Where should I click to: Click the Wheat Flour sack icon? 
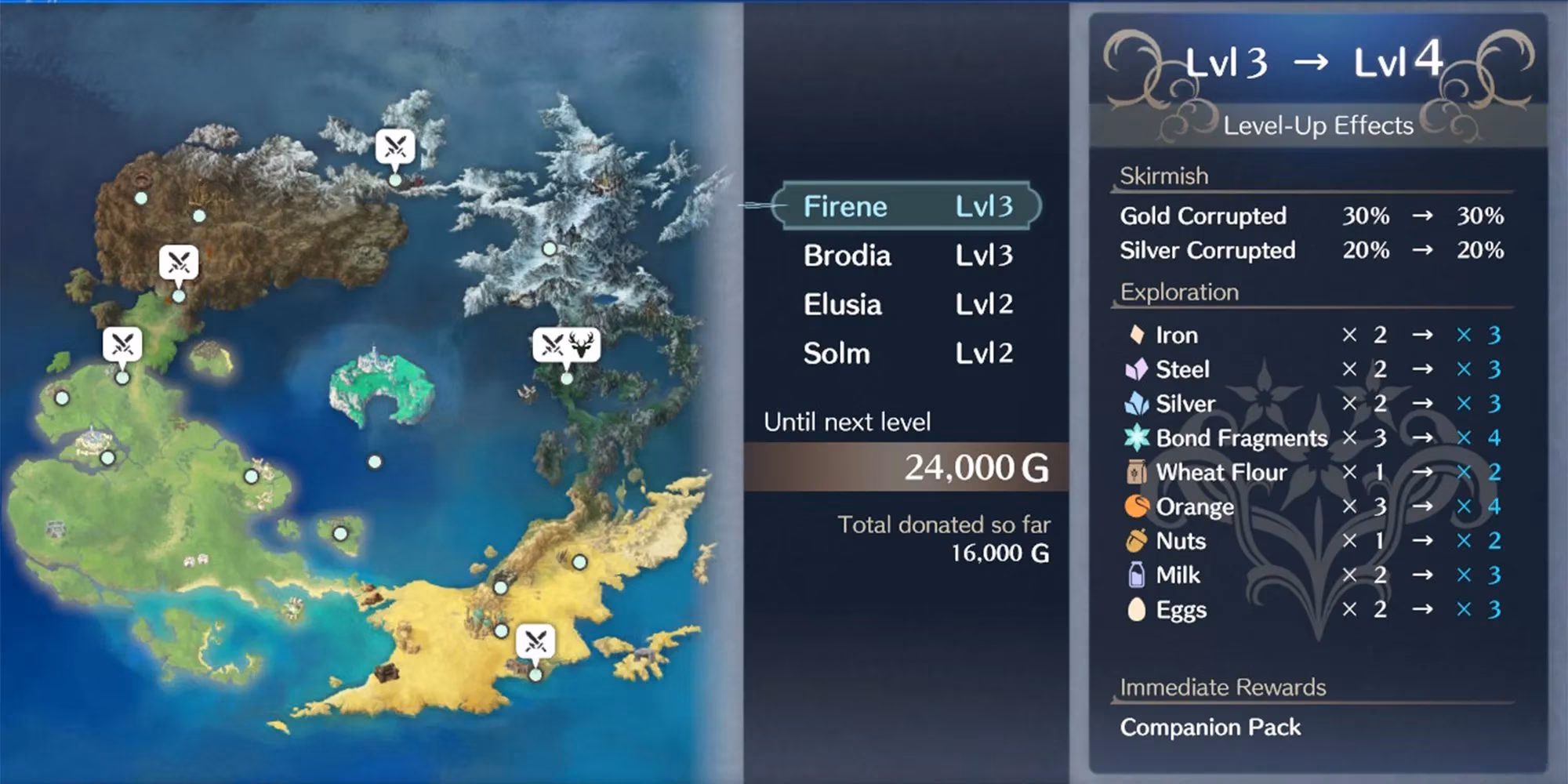[x=1136, y=472]
